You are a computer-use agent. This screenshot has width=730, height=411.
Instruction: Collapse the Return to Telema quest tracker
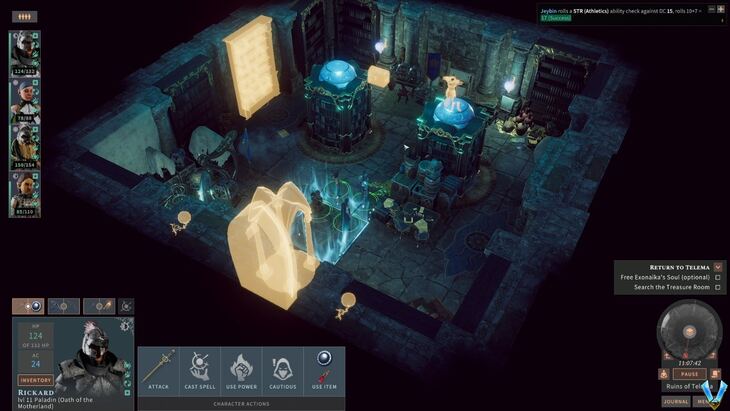point(719,267)
